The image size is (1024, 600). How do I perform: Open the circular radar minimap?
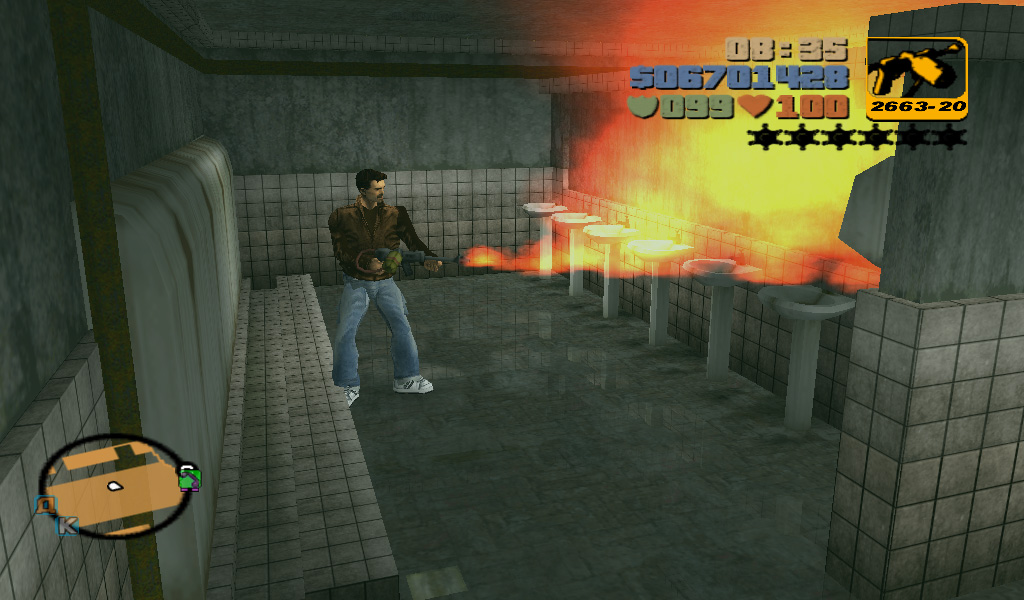point(113,486)
